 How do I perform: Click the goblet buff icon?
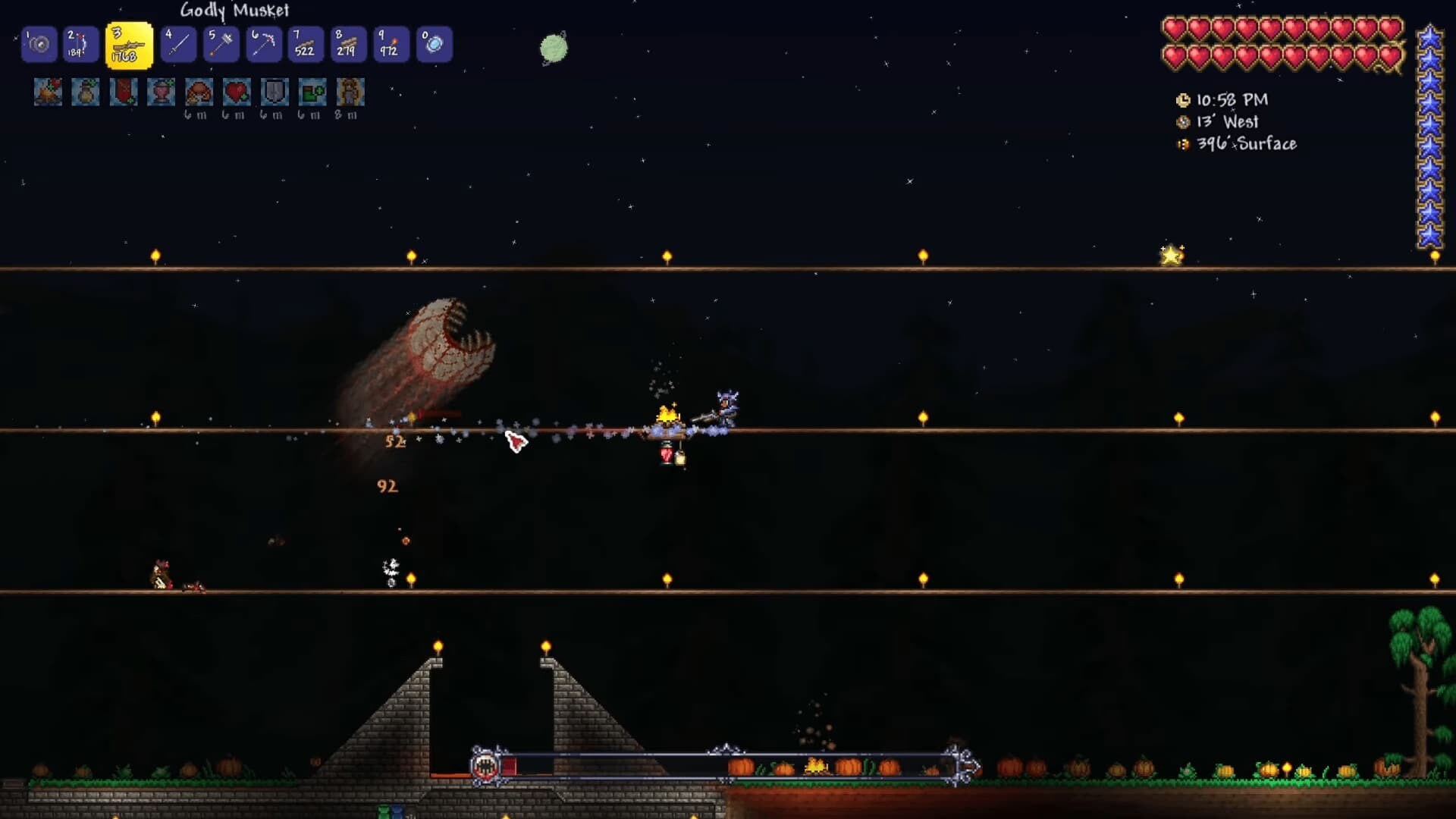click(161, 93)
